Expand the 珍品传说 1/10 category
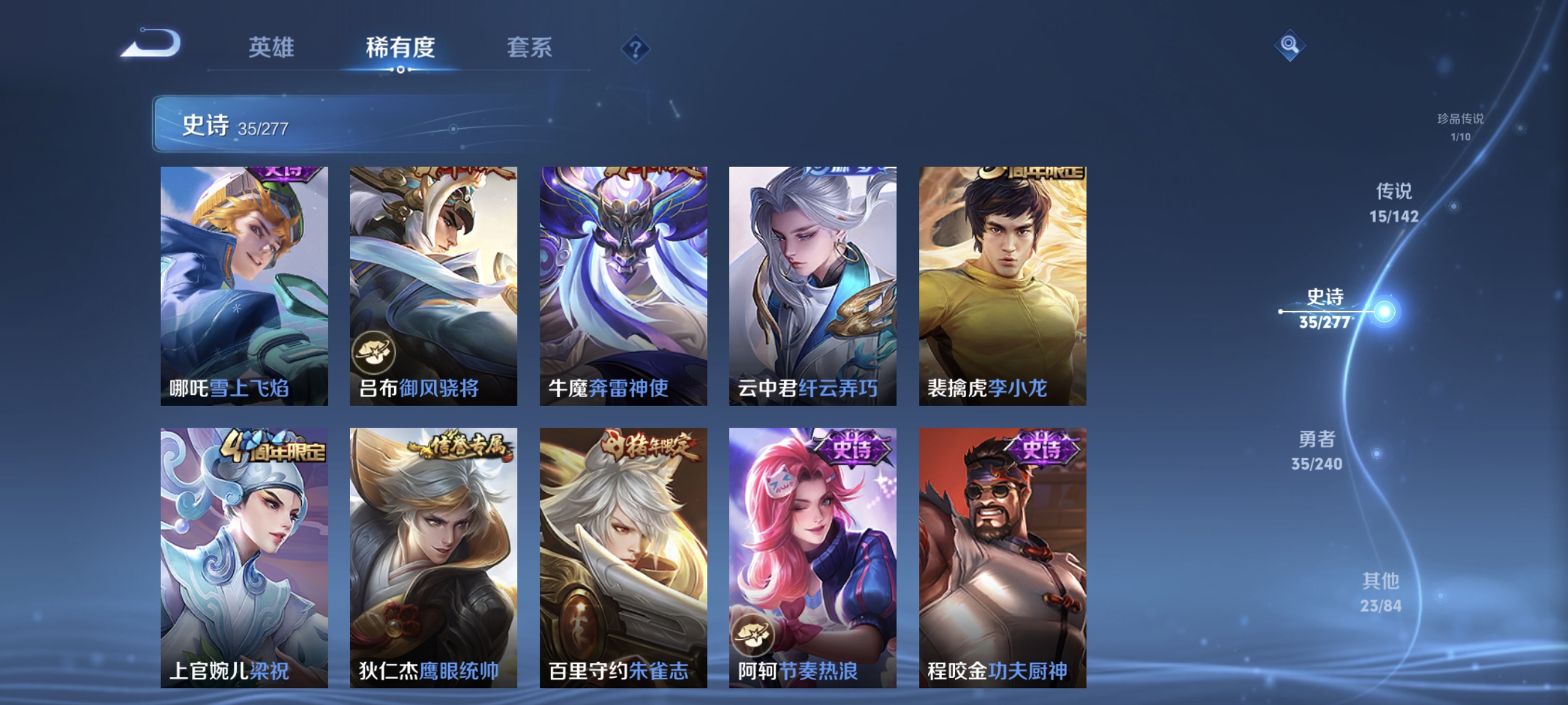The width and height of the screenshot is (1568, 705). (x=1462, y=126)
